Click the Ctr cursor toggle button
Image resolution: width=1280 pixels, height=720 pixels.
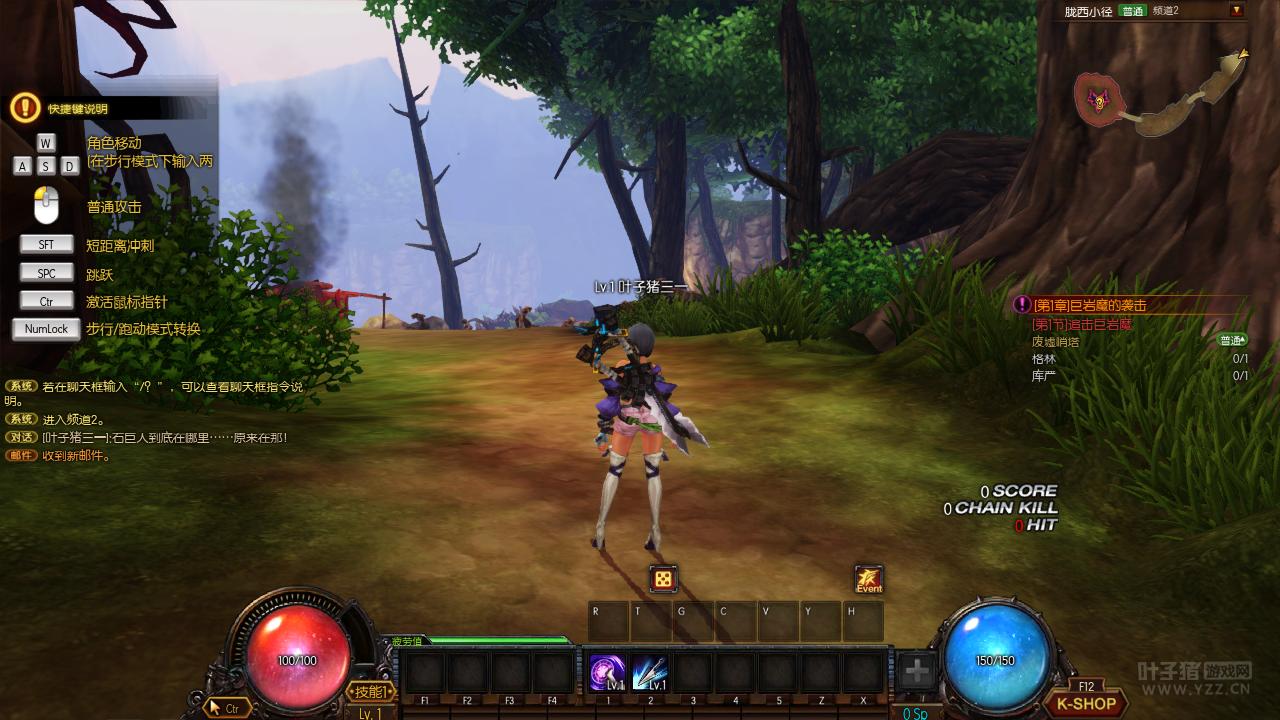226,708
